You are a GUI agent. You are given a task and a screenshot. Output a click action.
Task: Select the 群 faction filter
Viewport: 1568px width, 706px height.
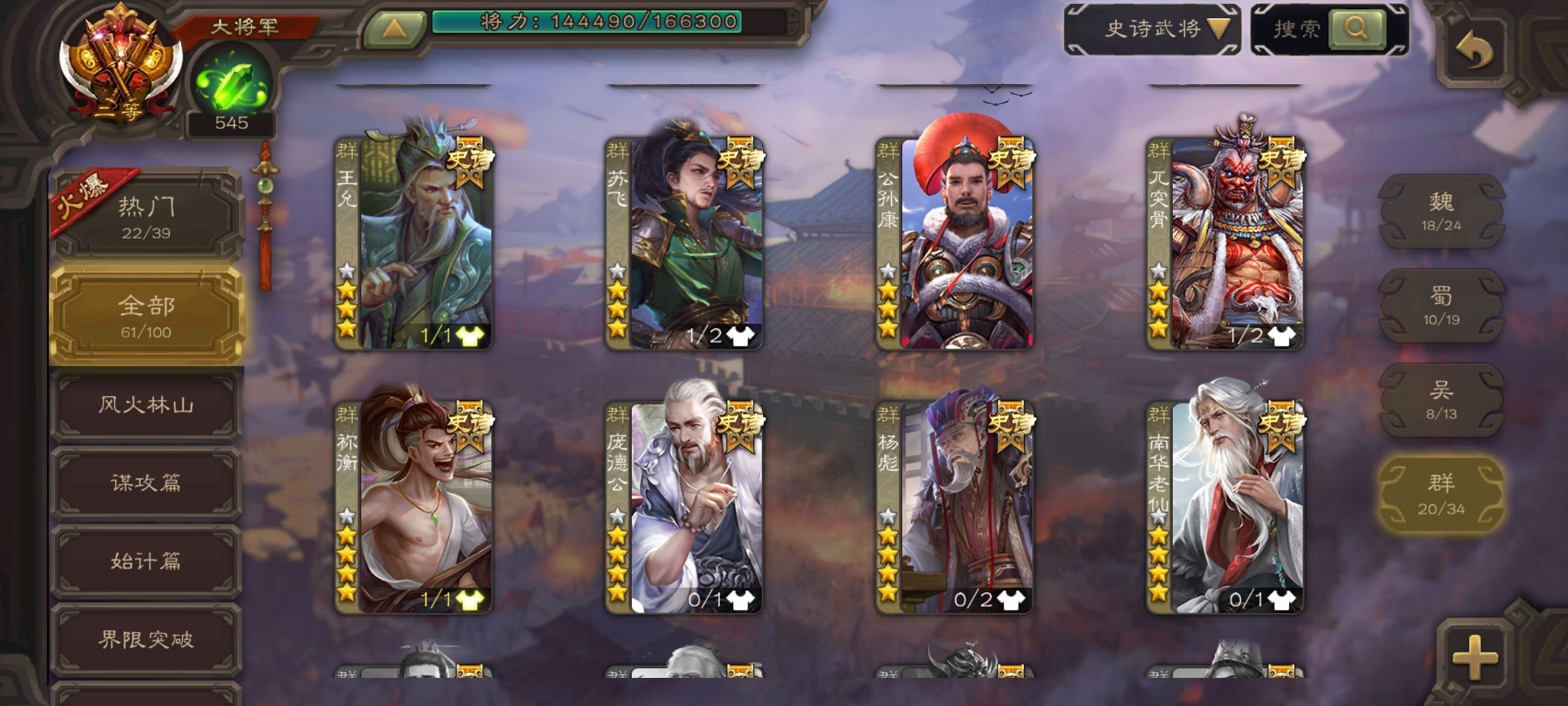[1441, 494]
